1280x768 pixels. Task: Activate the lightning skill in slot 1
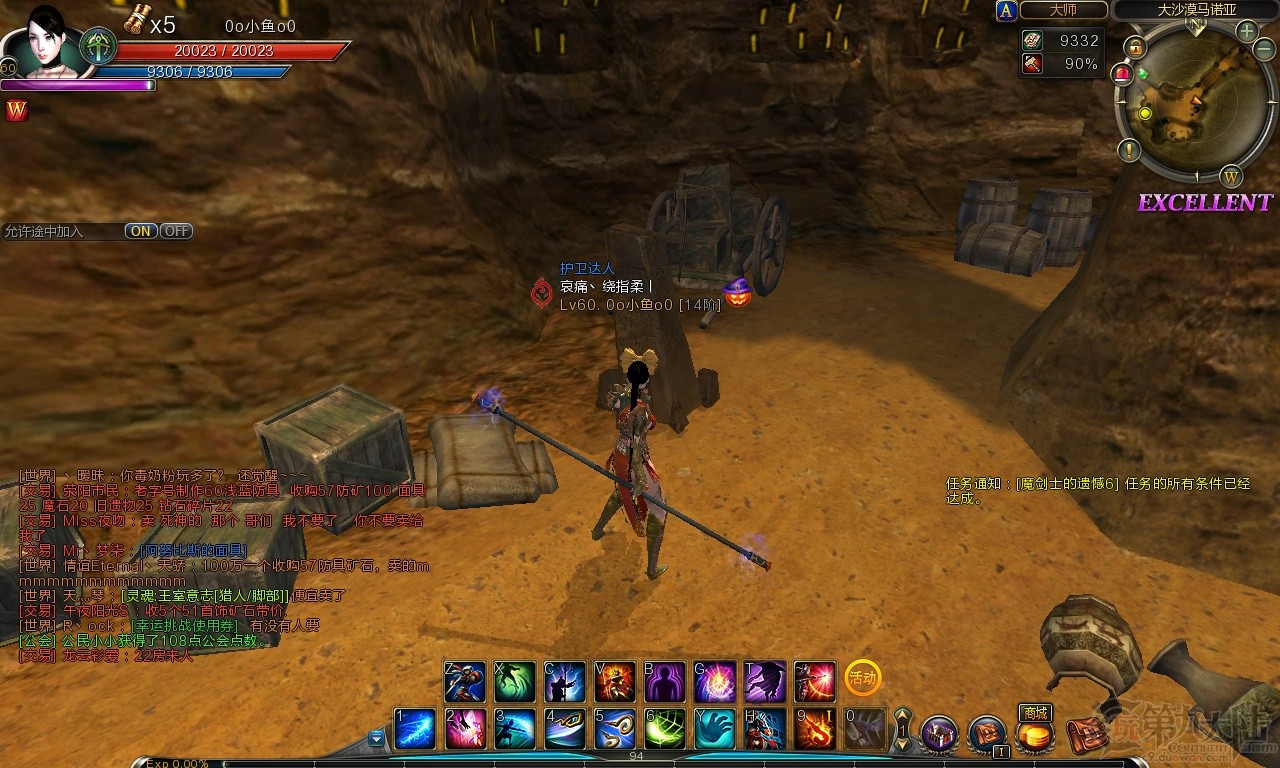(x=415, y=729)
